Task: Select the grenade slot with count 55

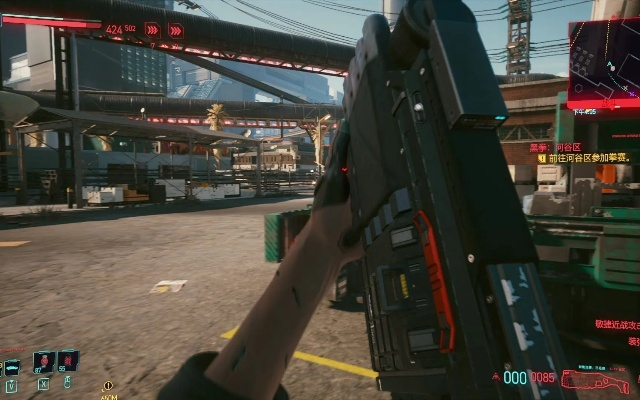Action: (x=67, y=361)
